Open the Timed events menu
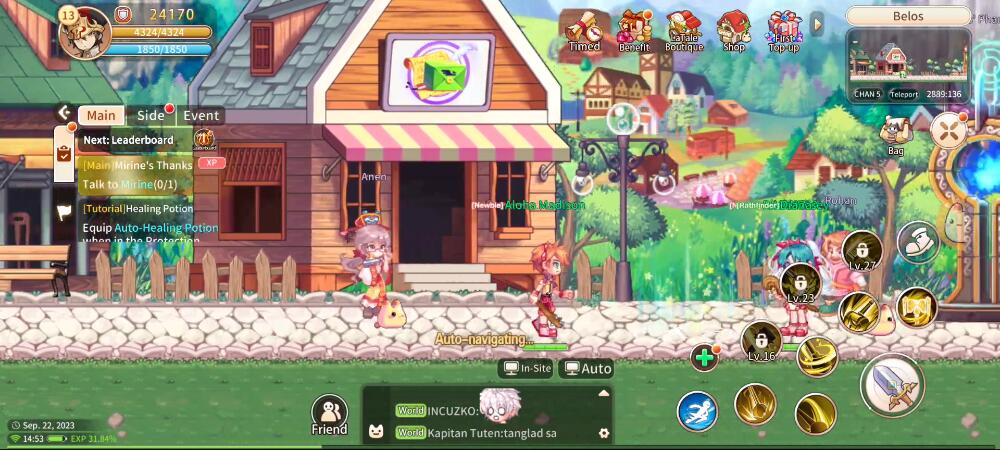Viewport: 1000px width, 450px height. (x=584, y=31)
